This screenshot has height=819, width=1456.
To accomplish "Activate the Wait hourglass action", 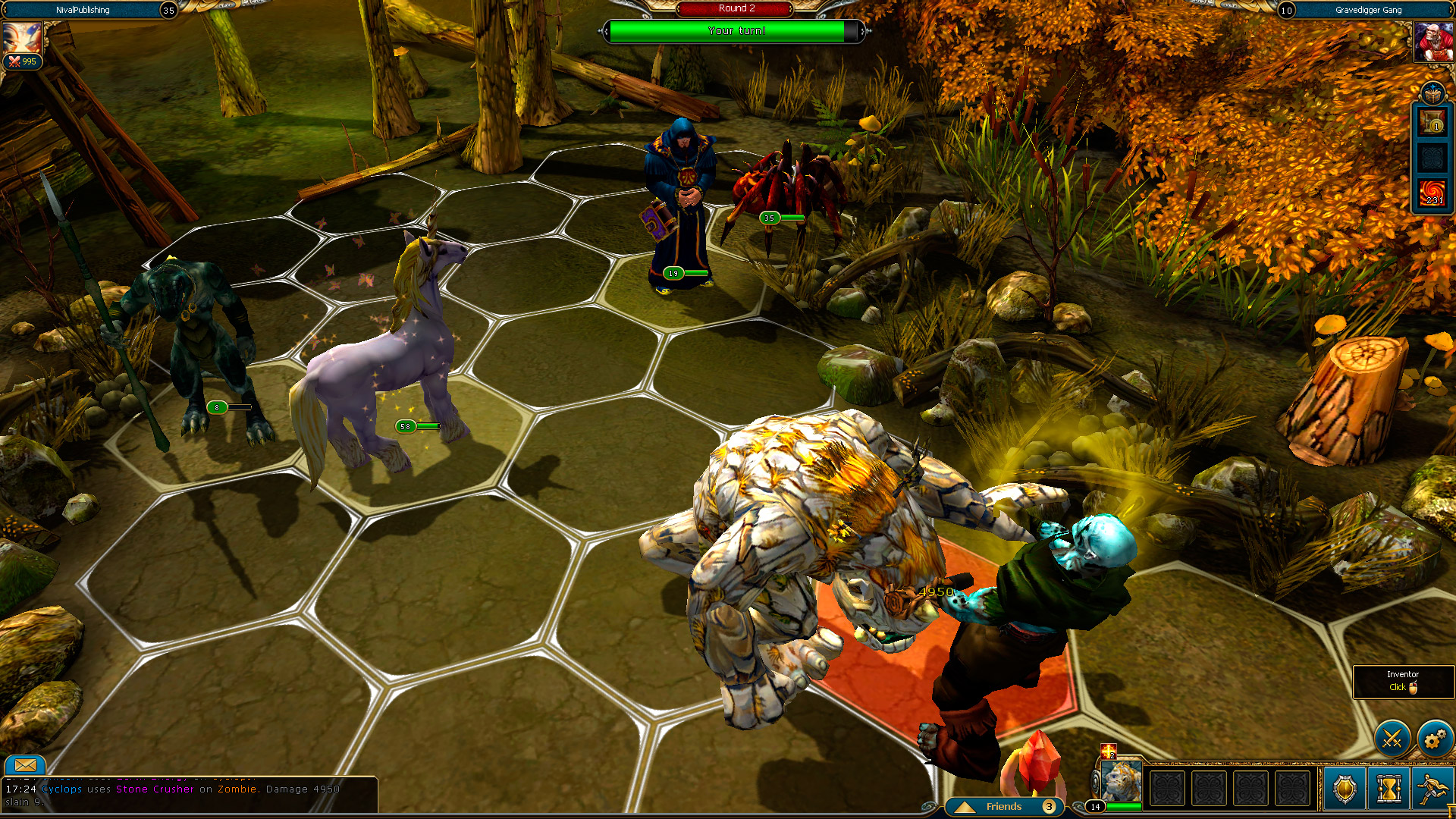I will pyautogui.click(x=1390, y=789).
